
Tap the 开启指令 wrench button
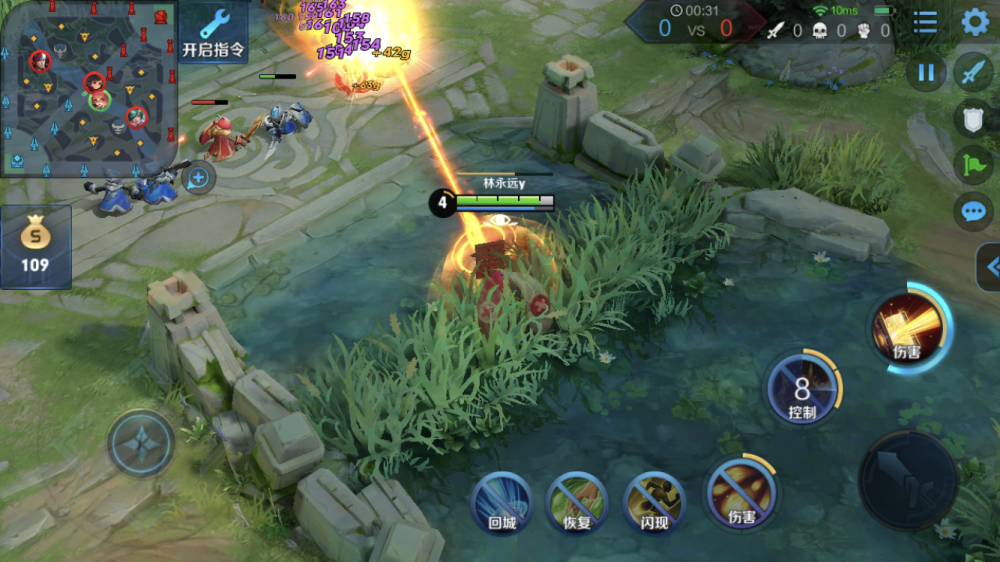coord(213,31)
